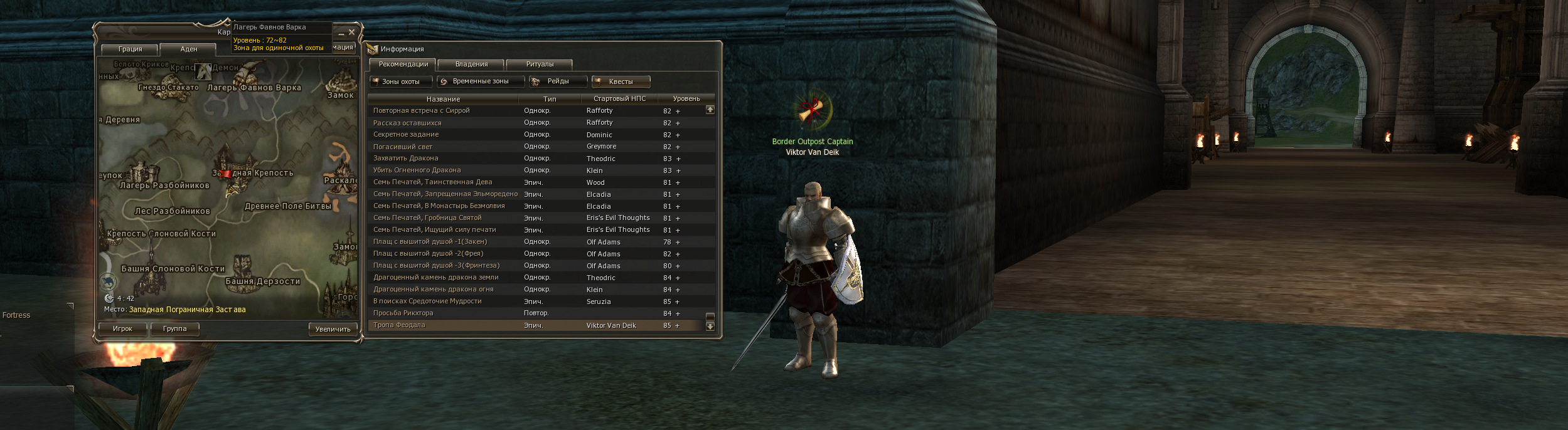Activate the Квесты filter button
This screenshot has height=430, width=1568.
621,81
